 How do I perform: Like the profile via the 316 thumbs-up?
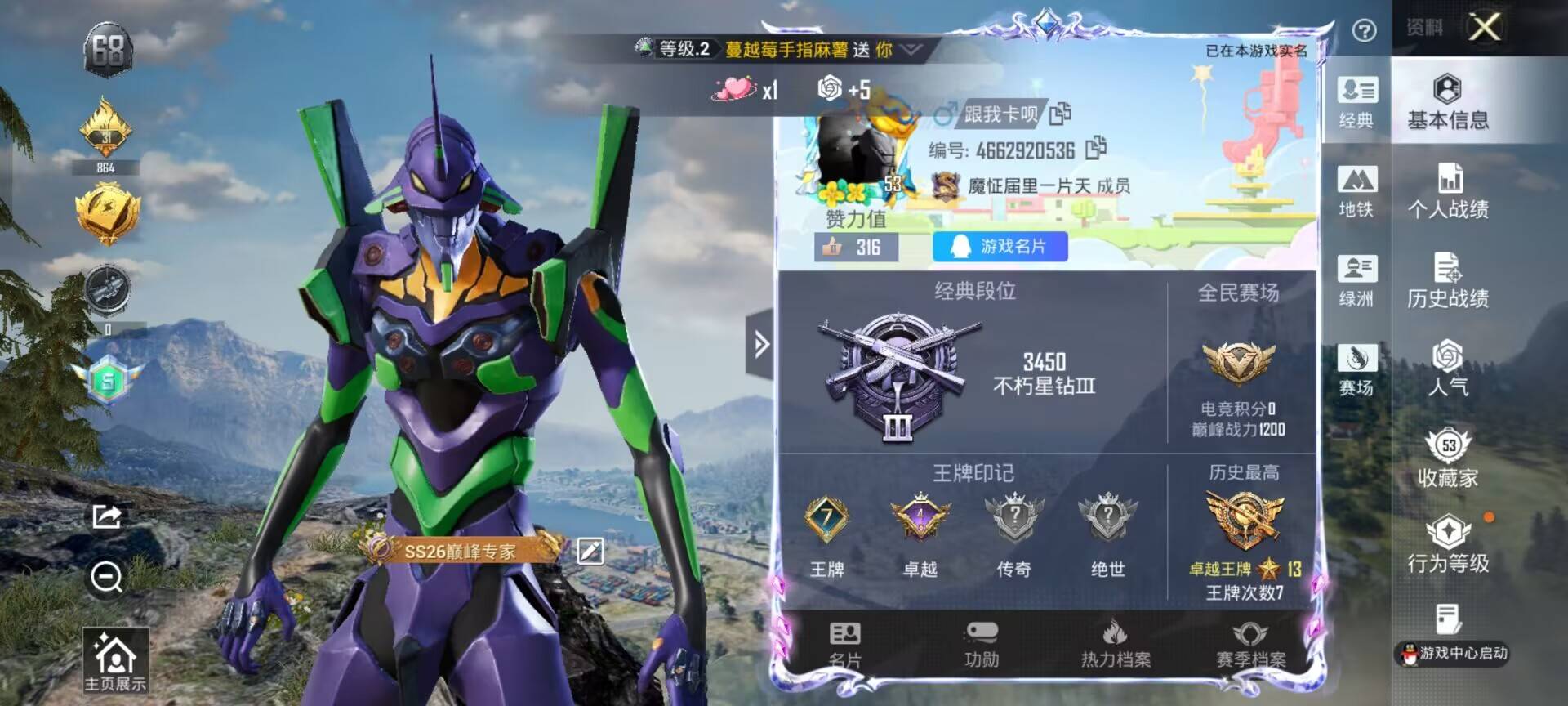pyautogui.click(x=855, y=247)
